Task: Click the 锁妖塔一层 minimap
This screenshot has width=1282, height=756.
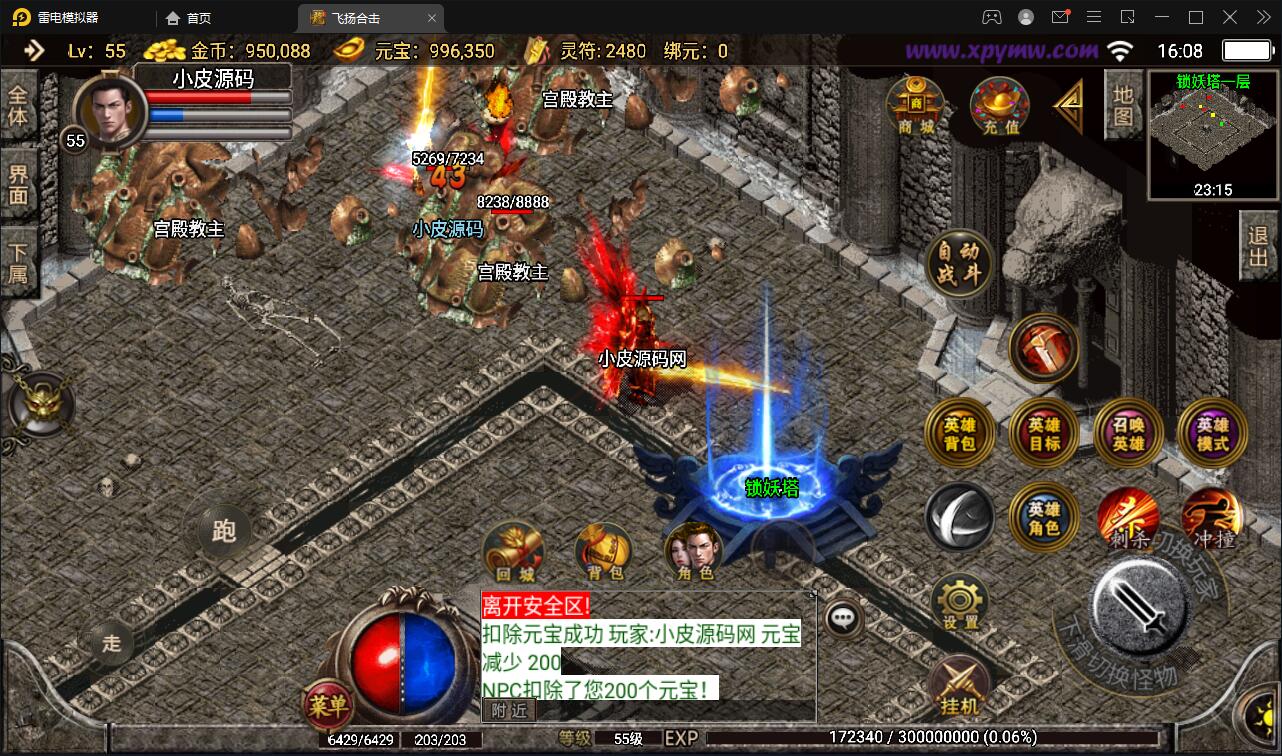Action: 1212,130
